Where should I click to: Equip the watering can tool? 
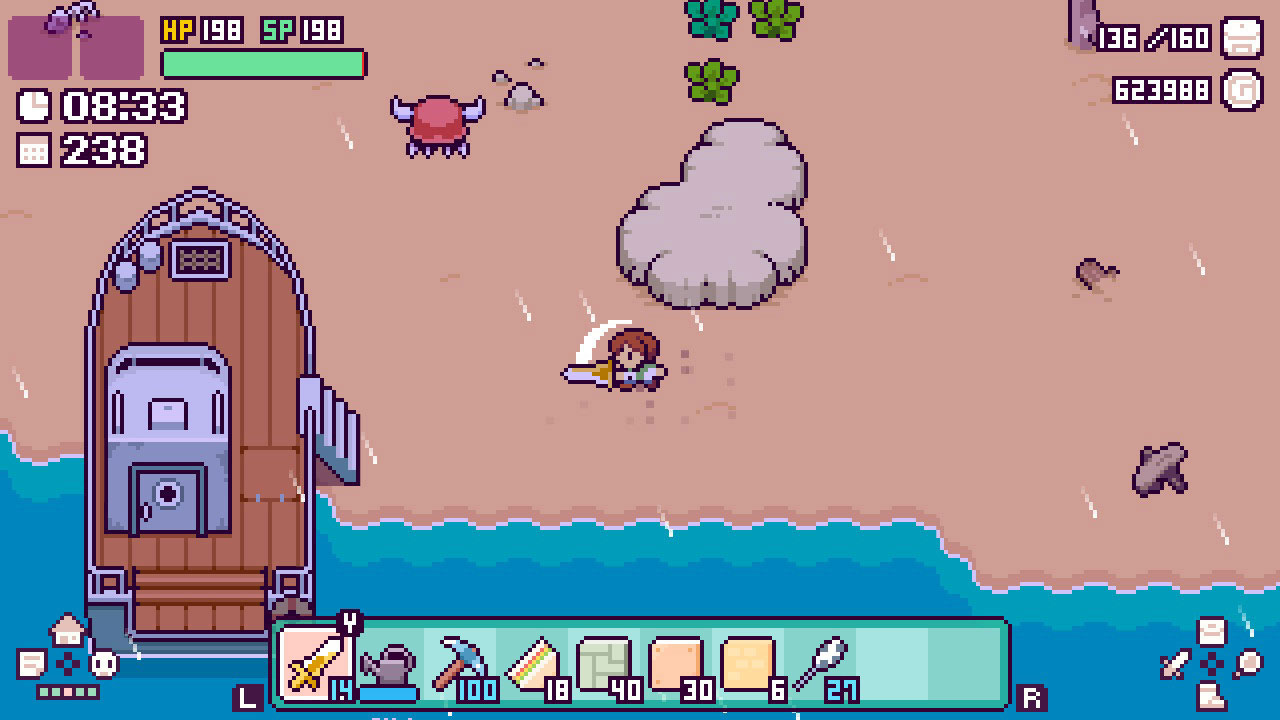coord(388,663)
